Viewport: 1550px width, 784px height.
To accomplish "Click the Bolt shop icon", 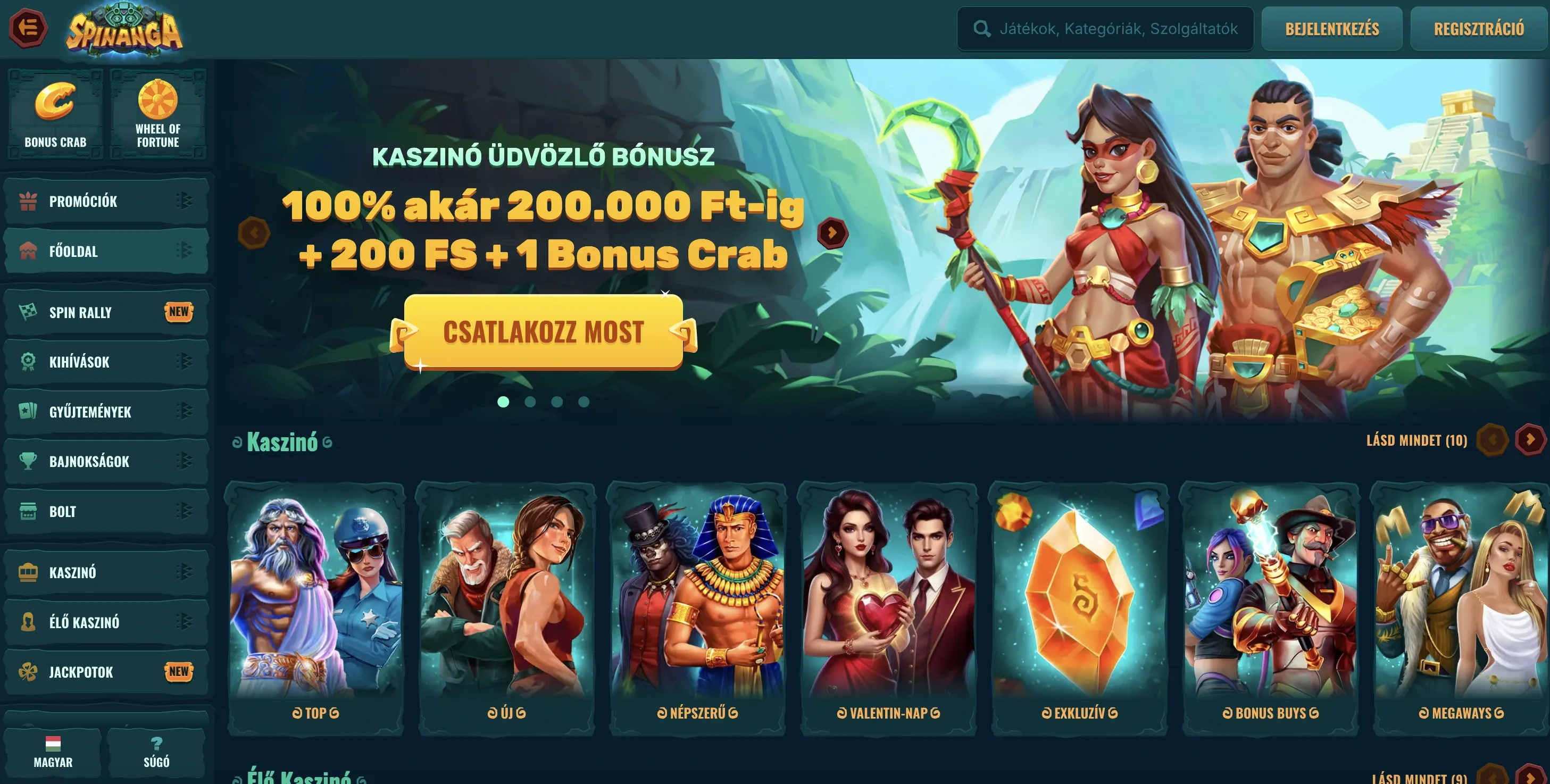I will 27,511.
